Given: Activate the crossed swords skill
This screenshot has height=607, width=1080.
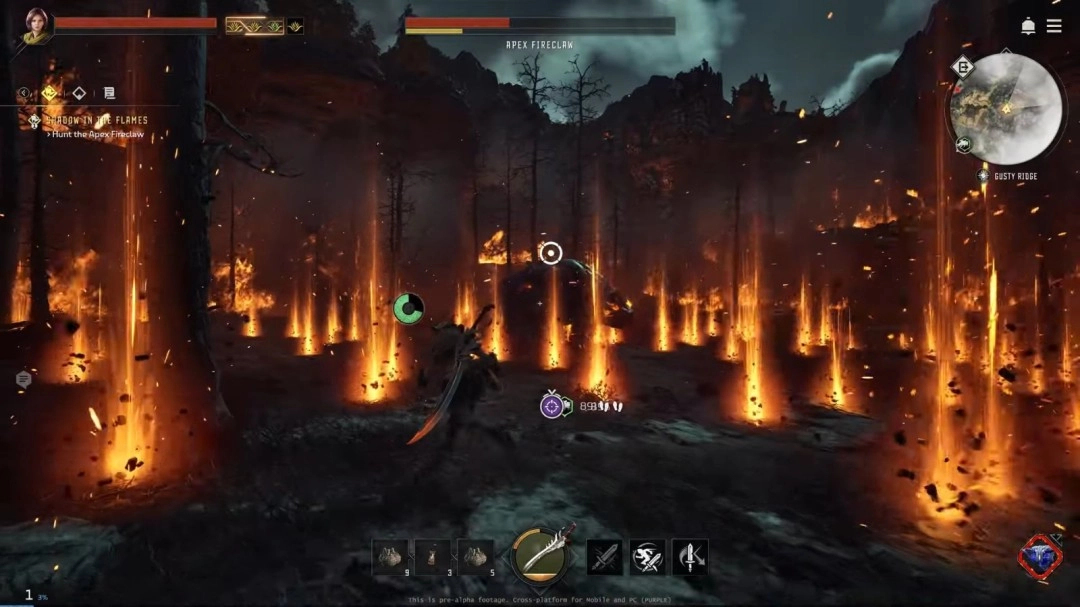Looking at the screenshot, I should click(x=604, y=557).
